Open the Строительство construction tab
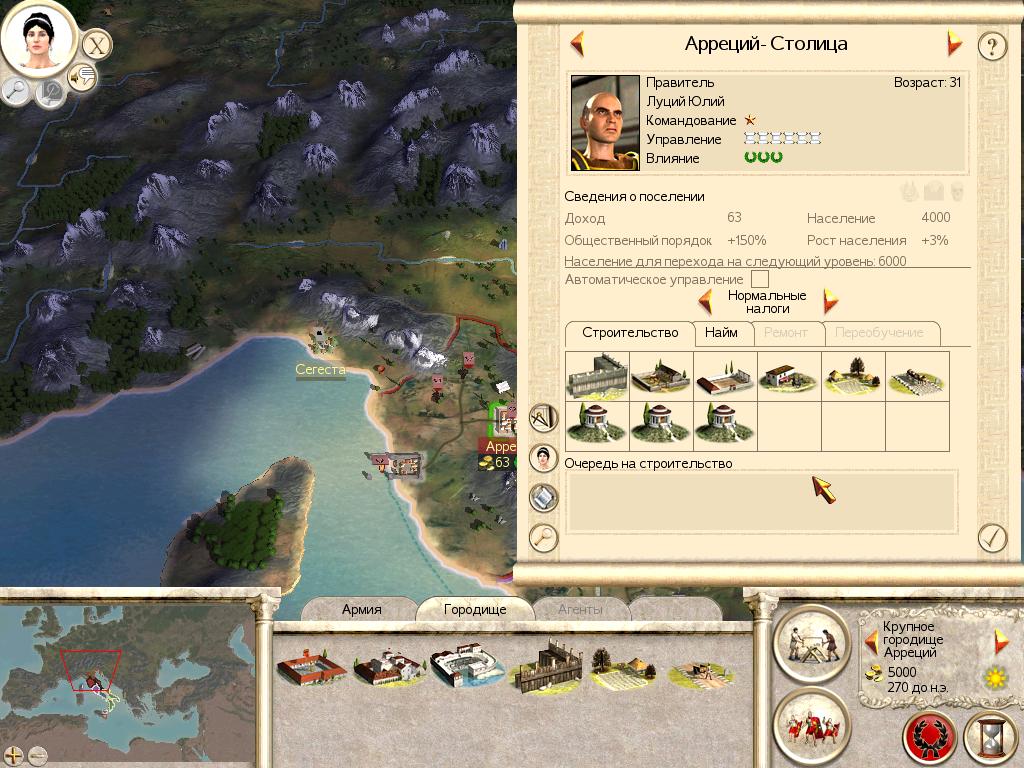Image resolution: width=1024 pixels, height=768 pixels. 630,333
